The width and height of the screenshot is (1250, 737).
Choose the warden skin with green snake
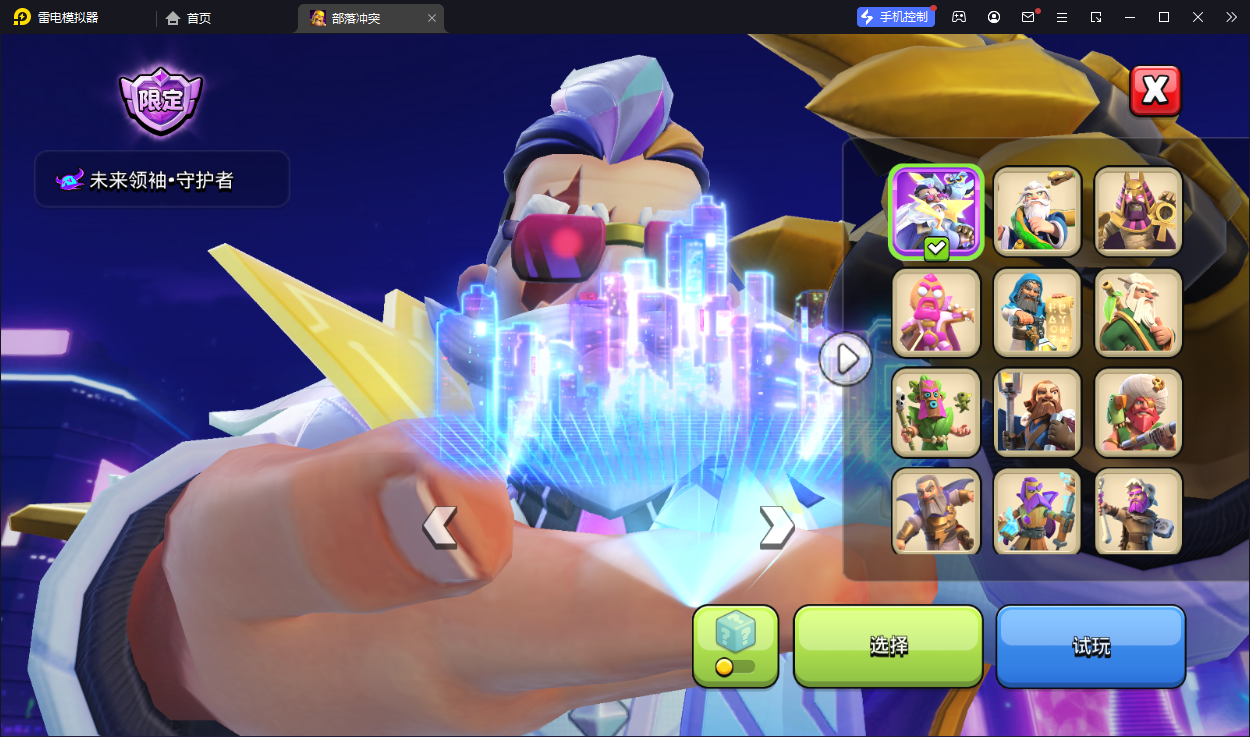click(x=1037, y=212)
